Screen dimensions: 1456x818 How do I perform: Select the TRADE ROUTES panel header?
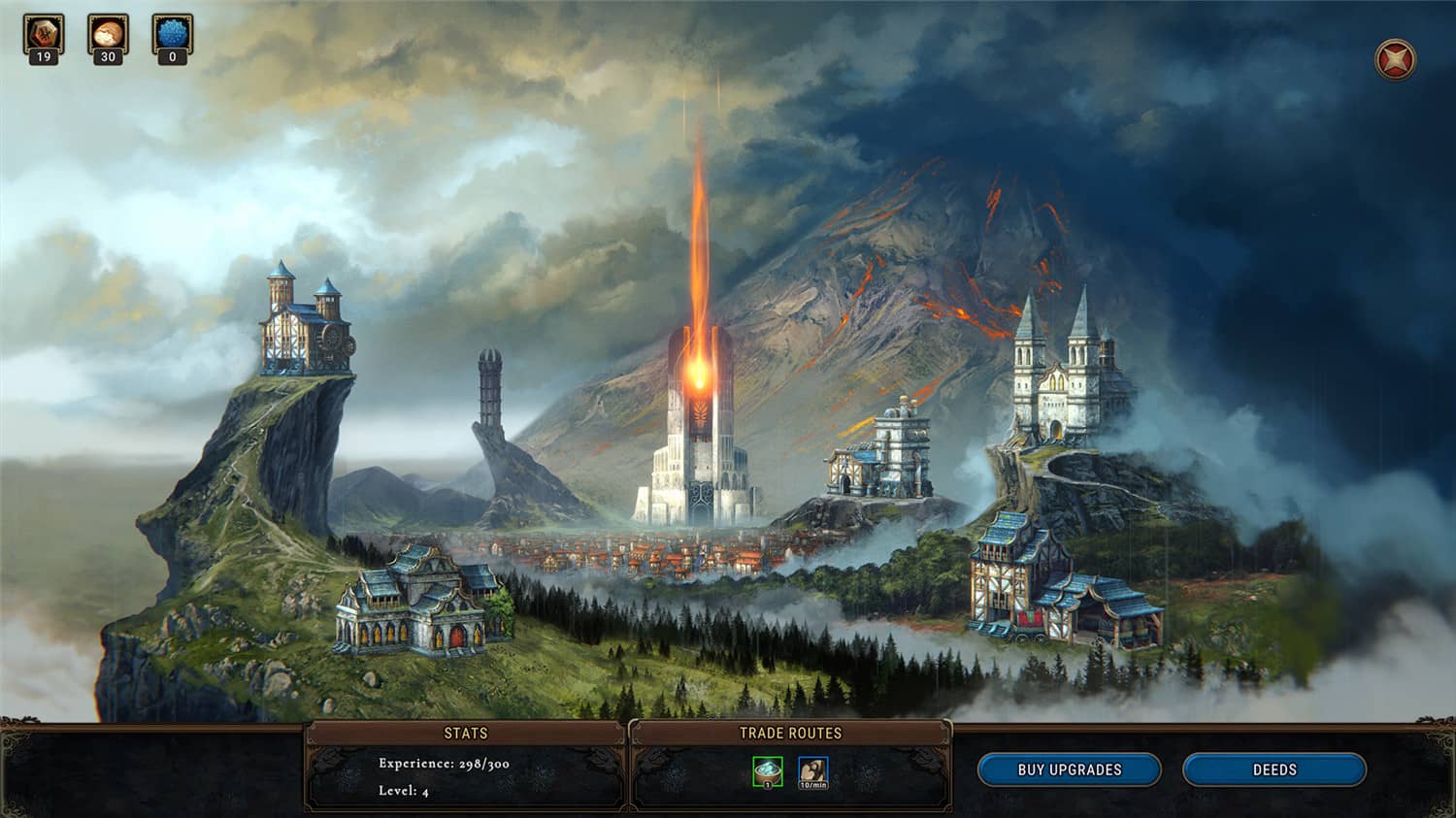791,734
